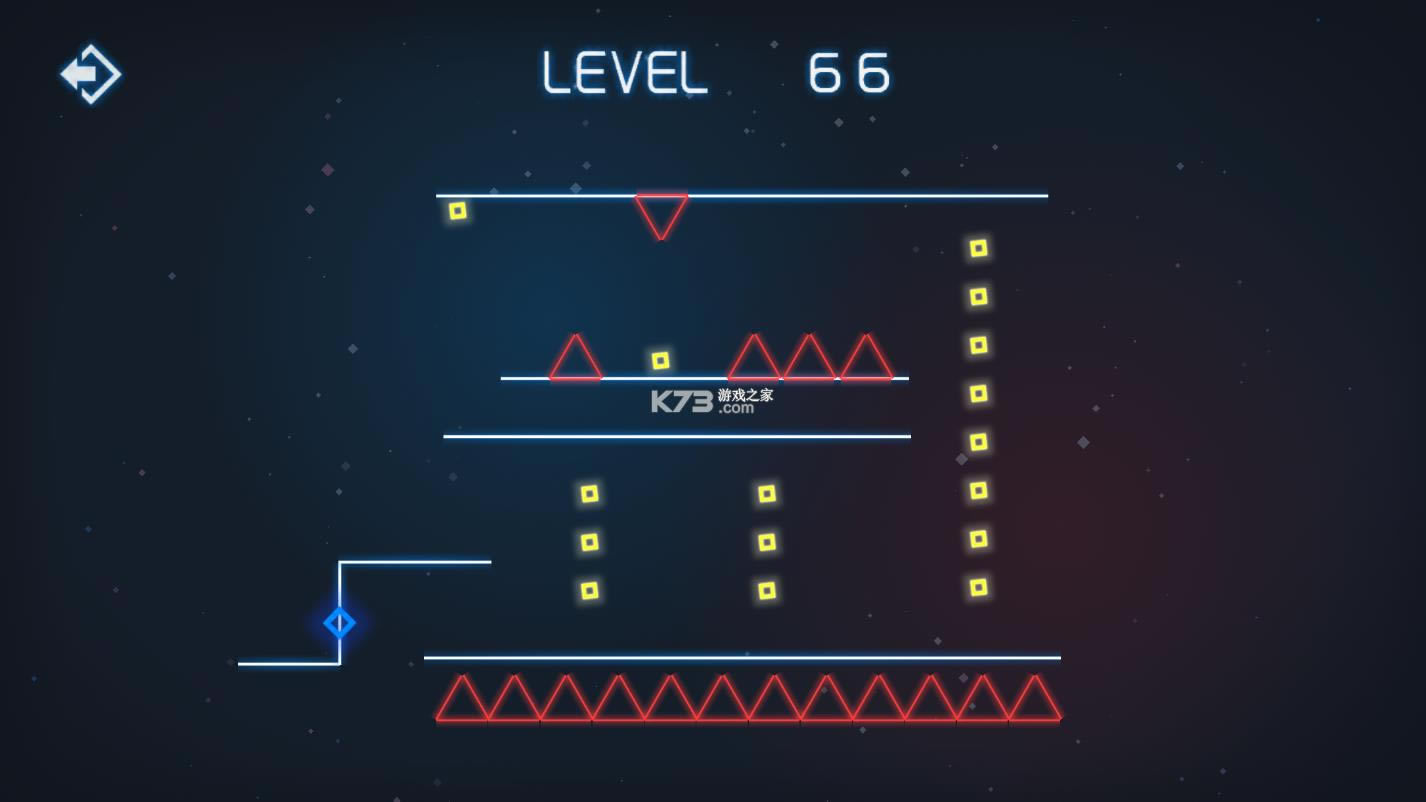Click the LEVEL 66 title text
The image size is (1426, 802).
[715, 70]
